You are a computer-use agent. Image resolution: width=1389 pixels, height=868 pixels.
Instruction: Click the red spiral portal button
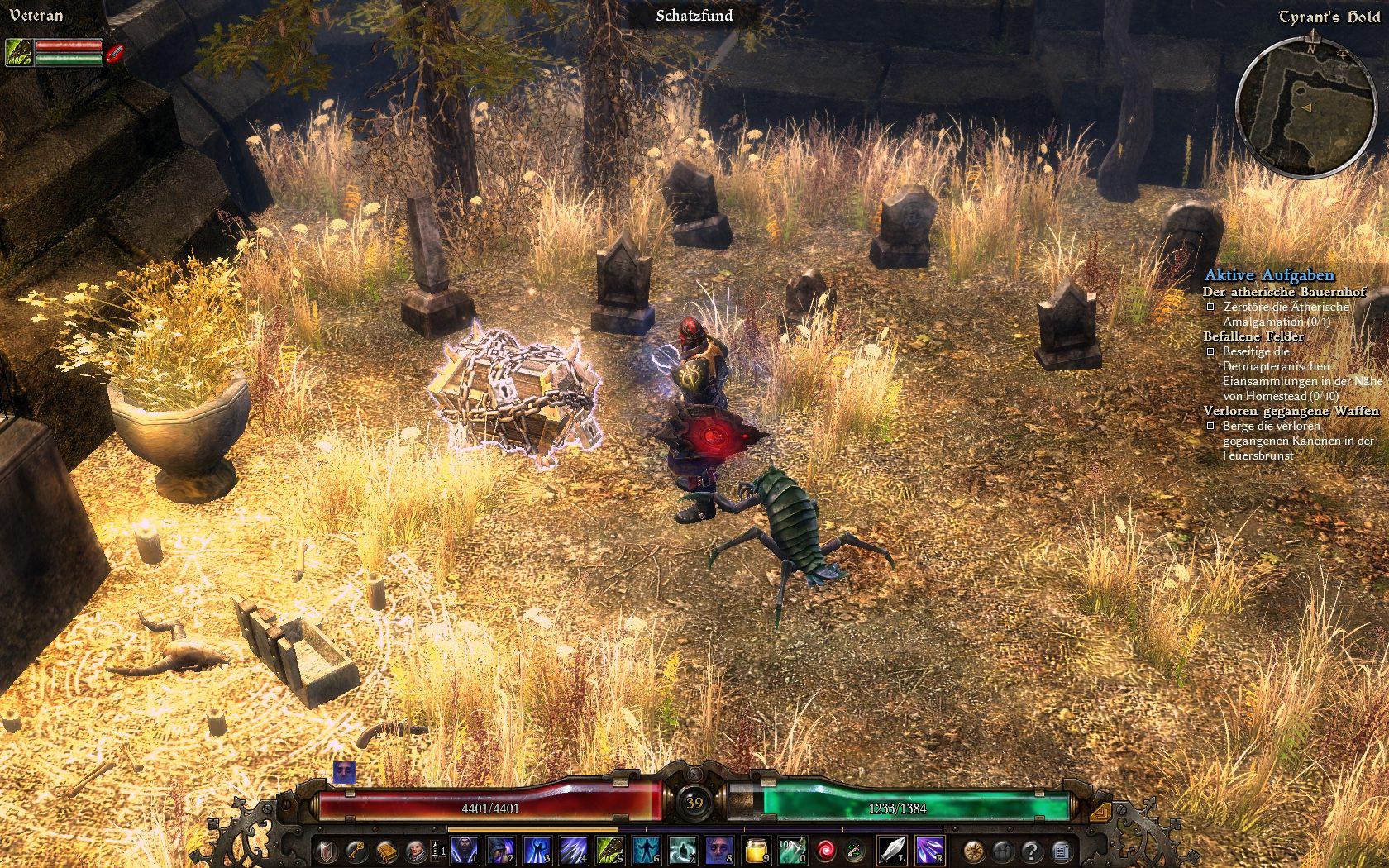(825, 850)
